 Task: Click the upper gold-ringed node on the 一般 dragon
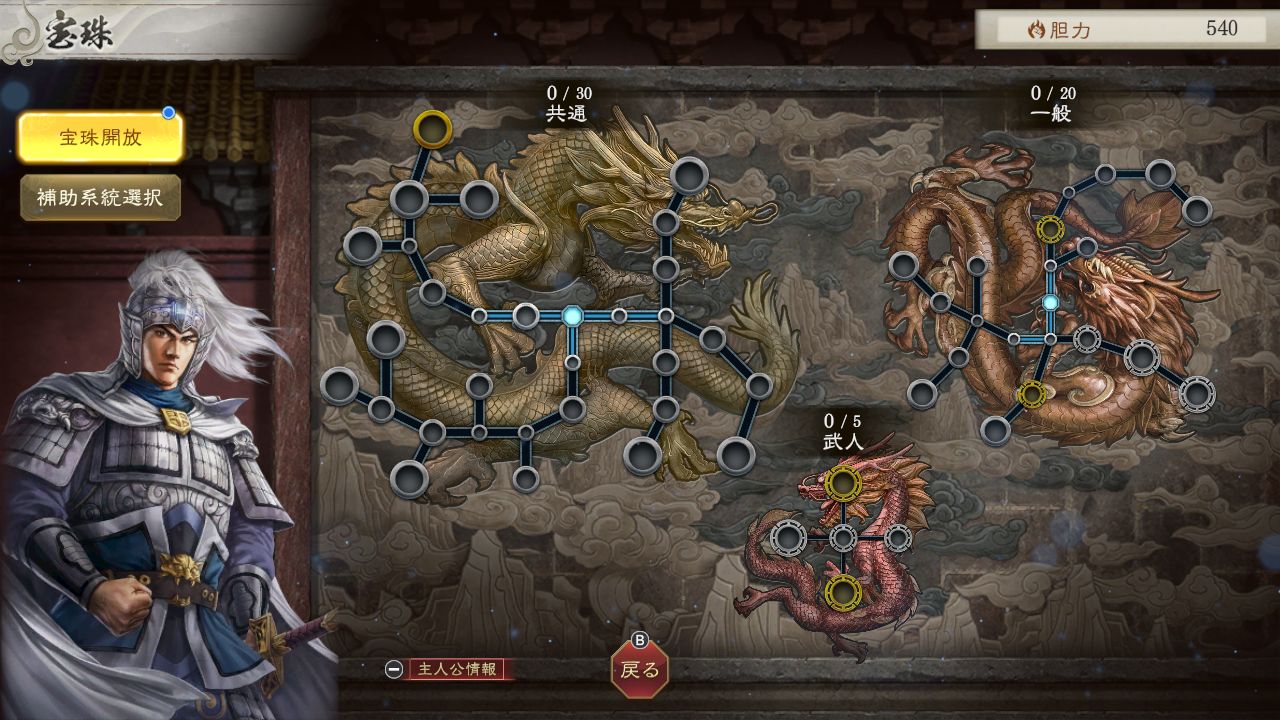coord(1049,228)
